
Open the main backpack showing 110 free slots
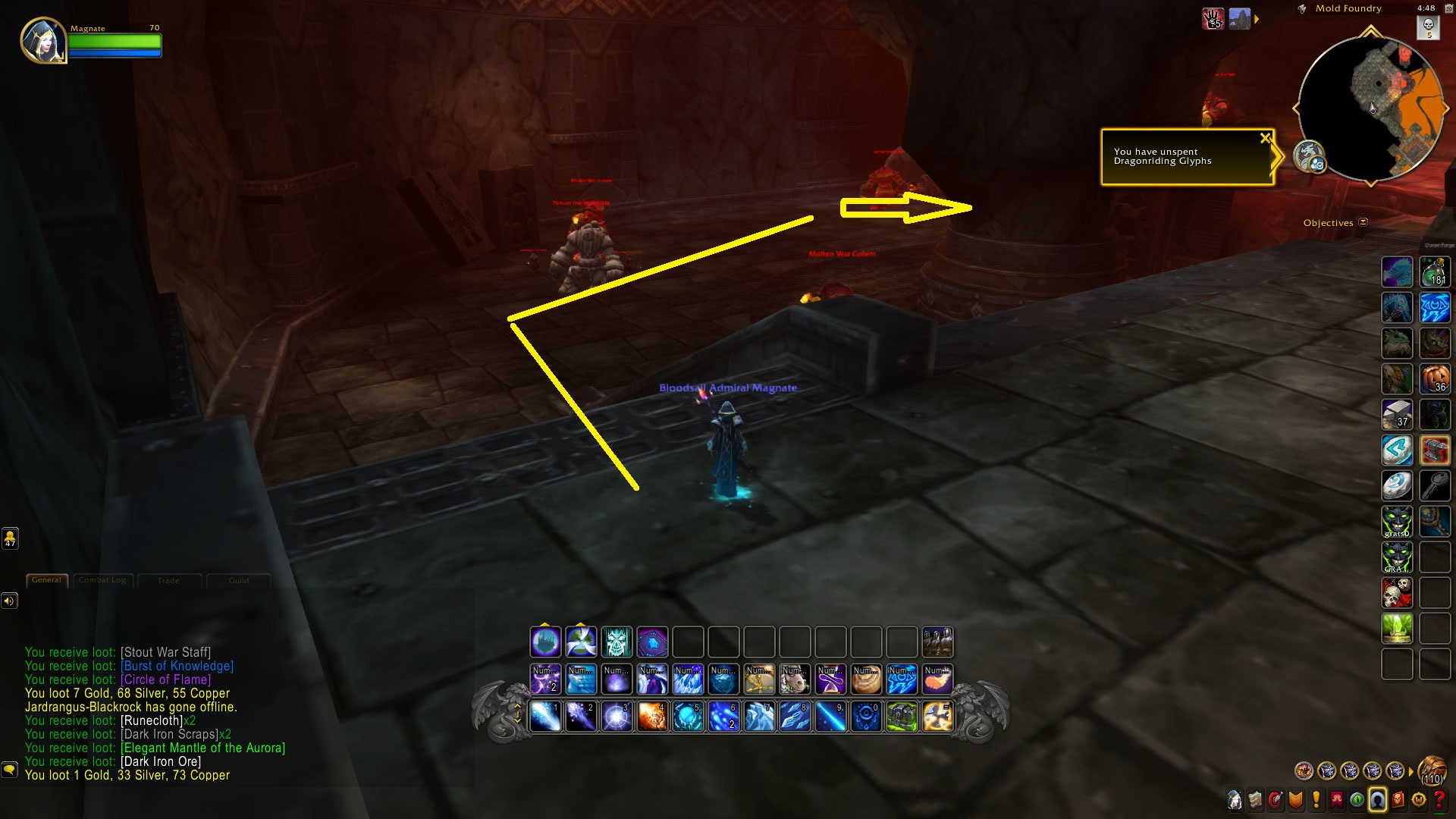coord(1432,771)
